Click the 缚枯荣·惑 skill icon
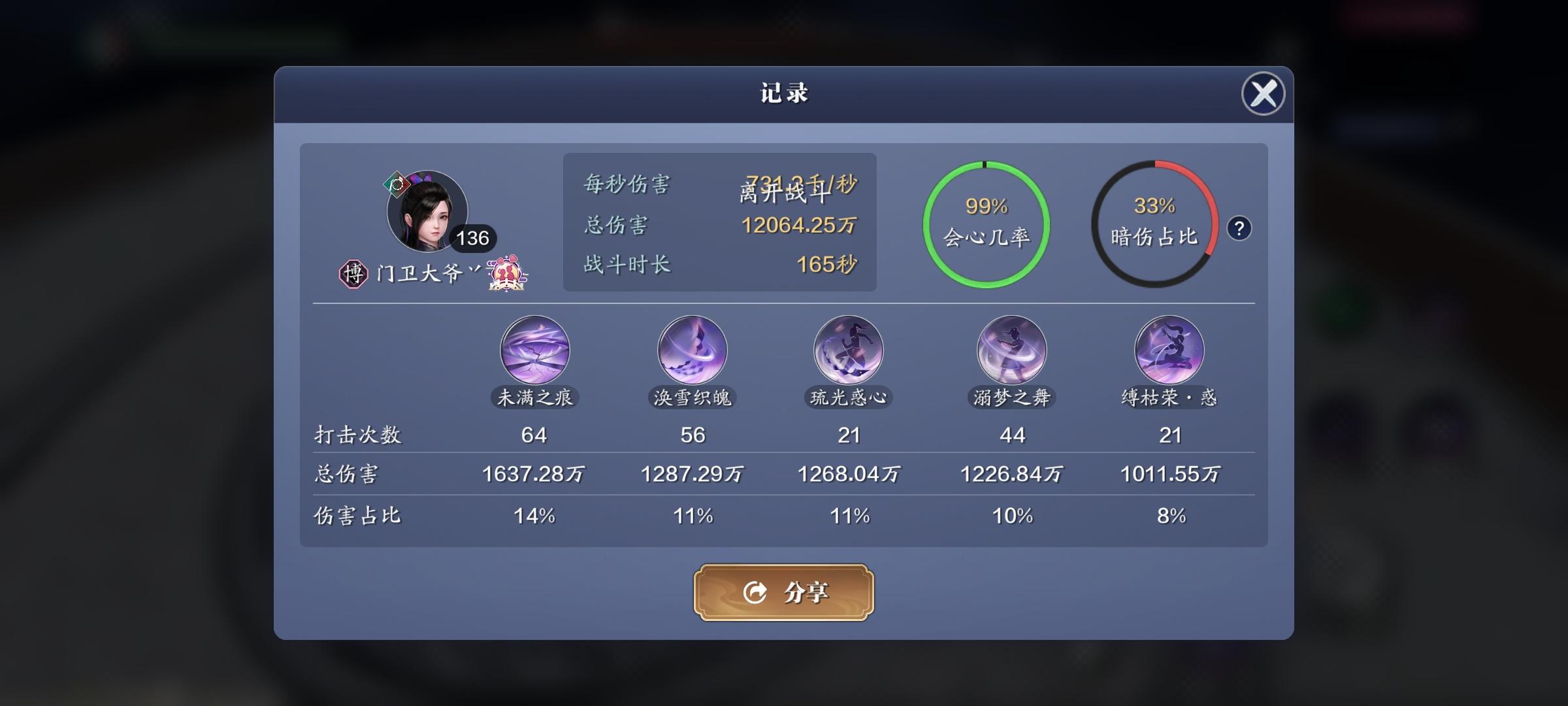Screen dimensions: 1568x706 pyautogui.click(x=1169, y=350)
